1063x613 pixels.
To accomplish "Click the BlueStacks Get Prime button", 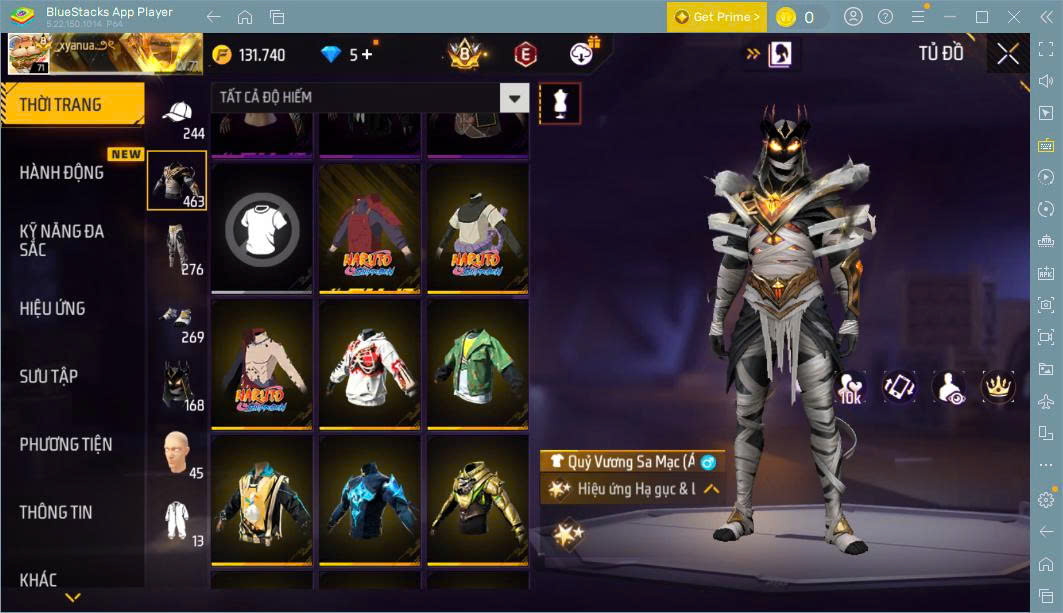I will click(x=717, y=17).
